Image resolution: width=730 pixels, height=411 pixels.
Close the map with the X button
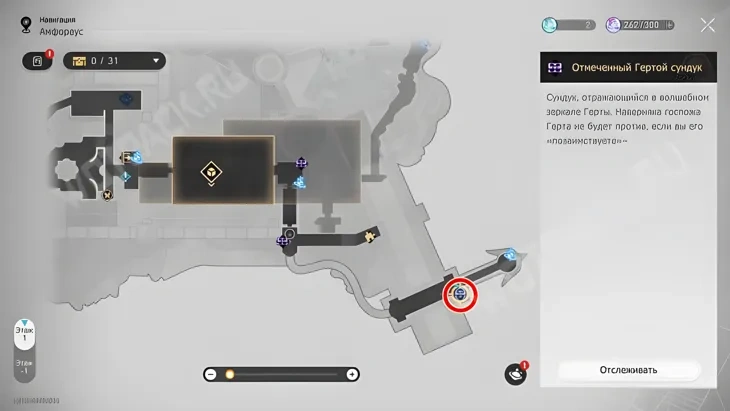pos(707,25)
